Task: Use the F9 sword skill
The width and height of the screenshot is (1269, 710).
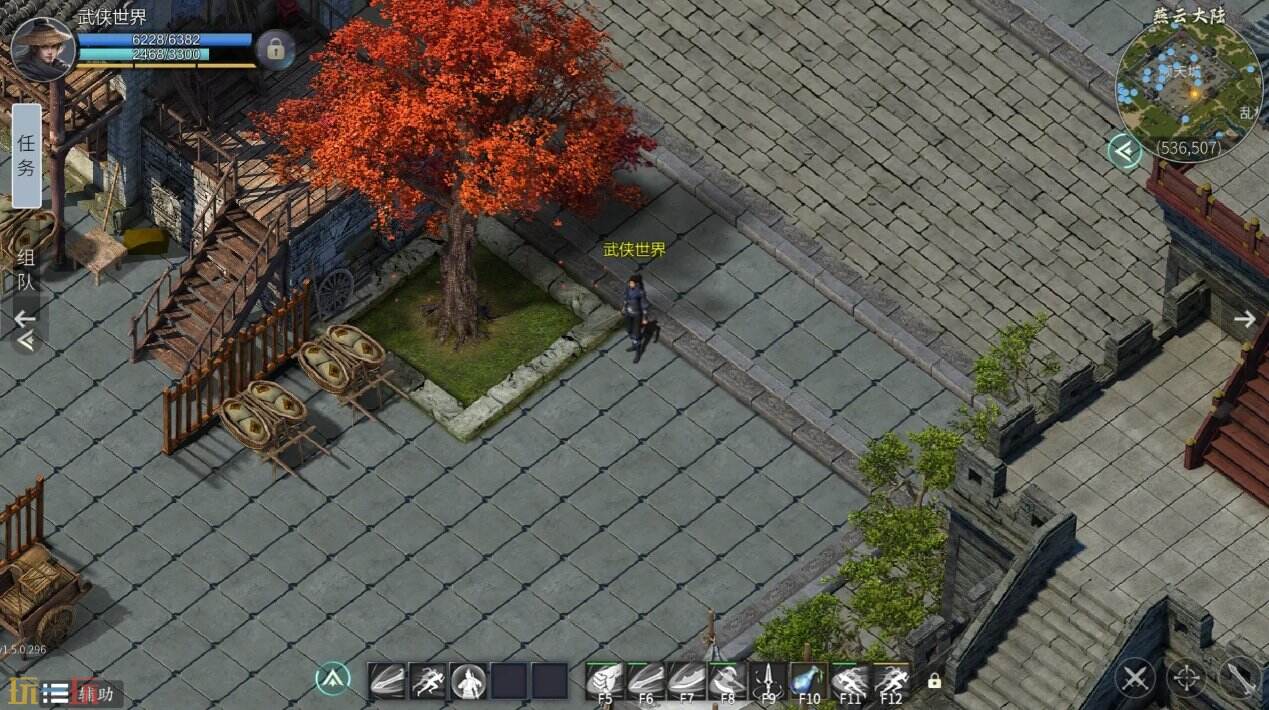Action: coord(768,681)
